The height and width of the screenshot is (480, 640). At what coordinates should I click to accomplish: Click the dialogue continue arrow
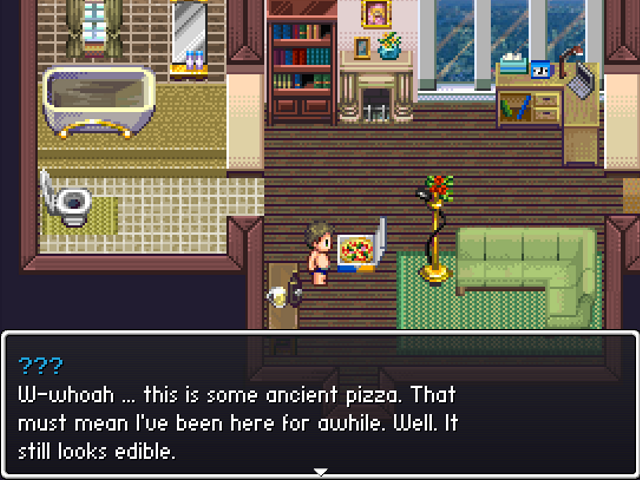(x=320, y=471)
